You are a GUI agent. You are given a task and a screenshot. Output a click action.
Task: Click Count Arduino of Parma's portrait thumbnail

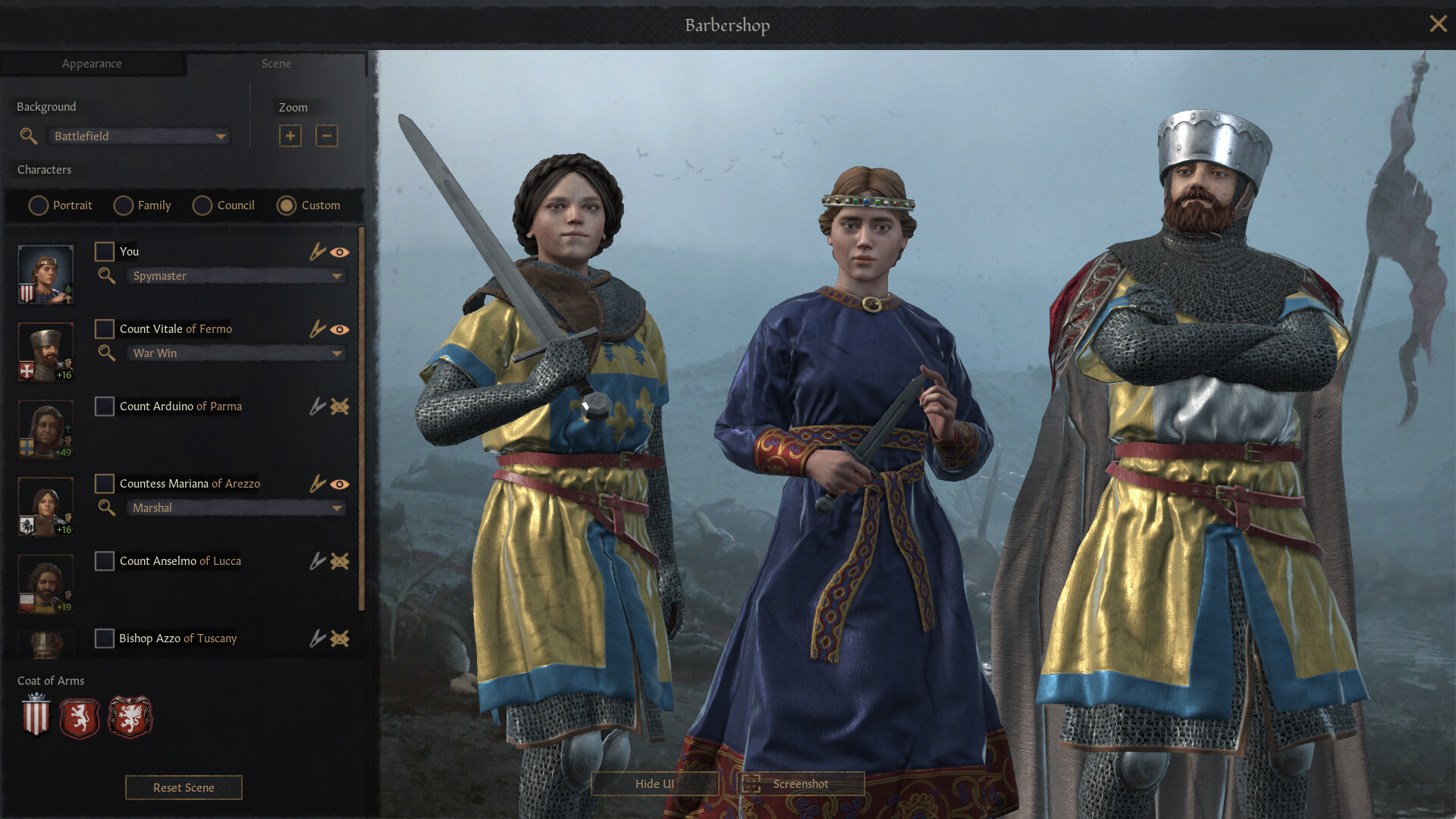pos(45,429)
